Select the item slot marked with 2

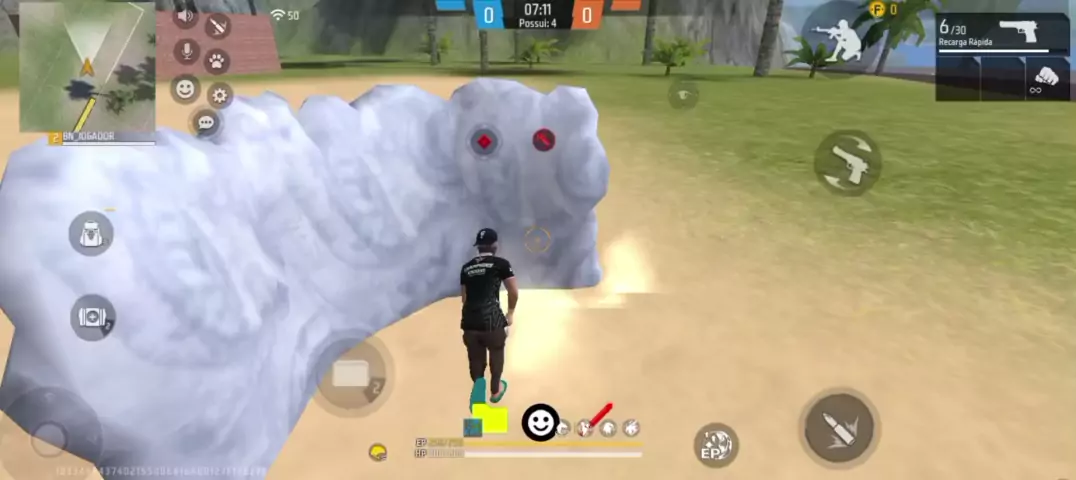point(351,374)
